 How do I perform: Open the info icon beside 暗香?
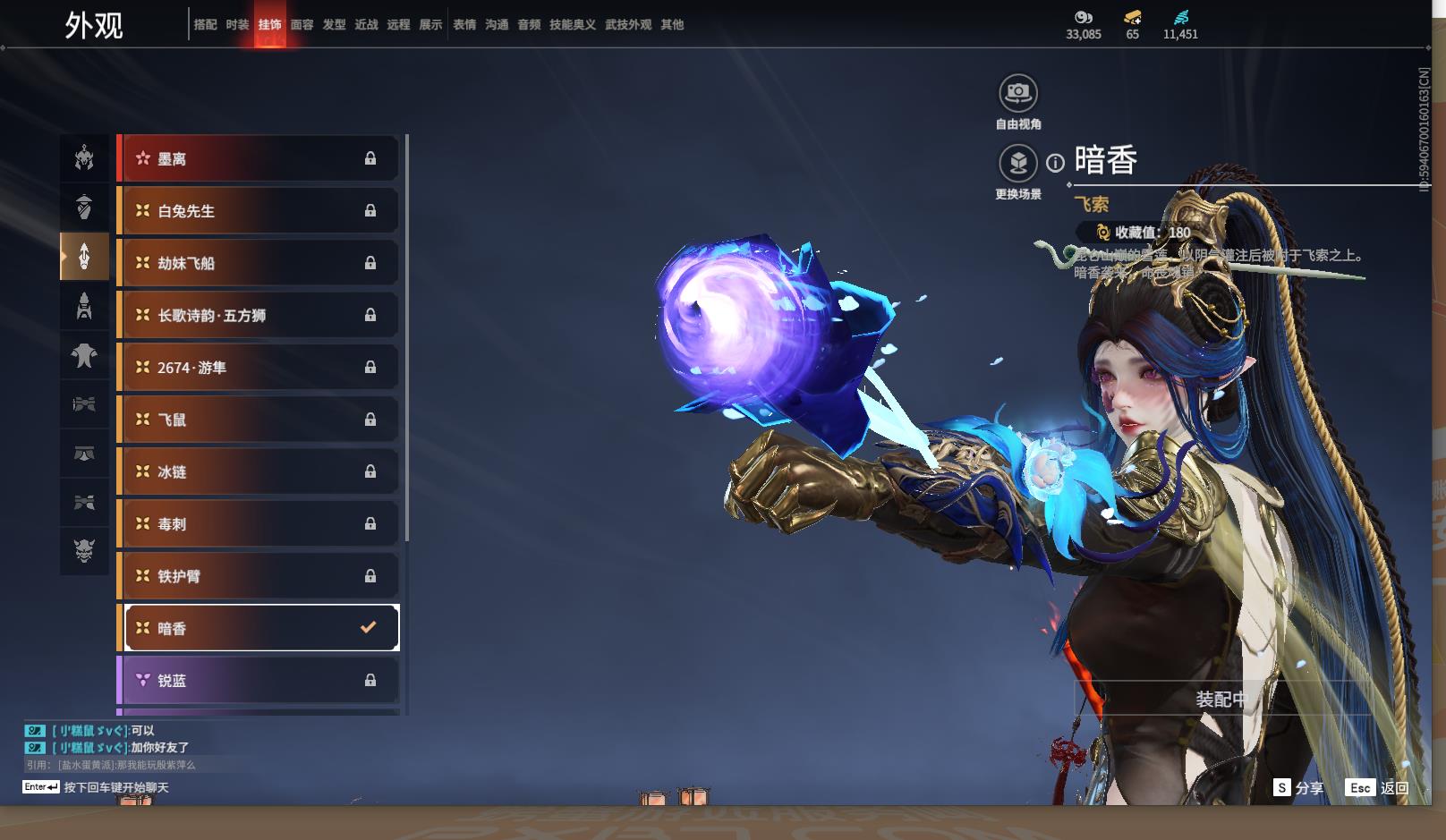pyautogui.click(x=1056, y=163)
